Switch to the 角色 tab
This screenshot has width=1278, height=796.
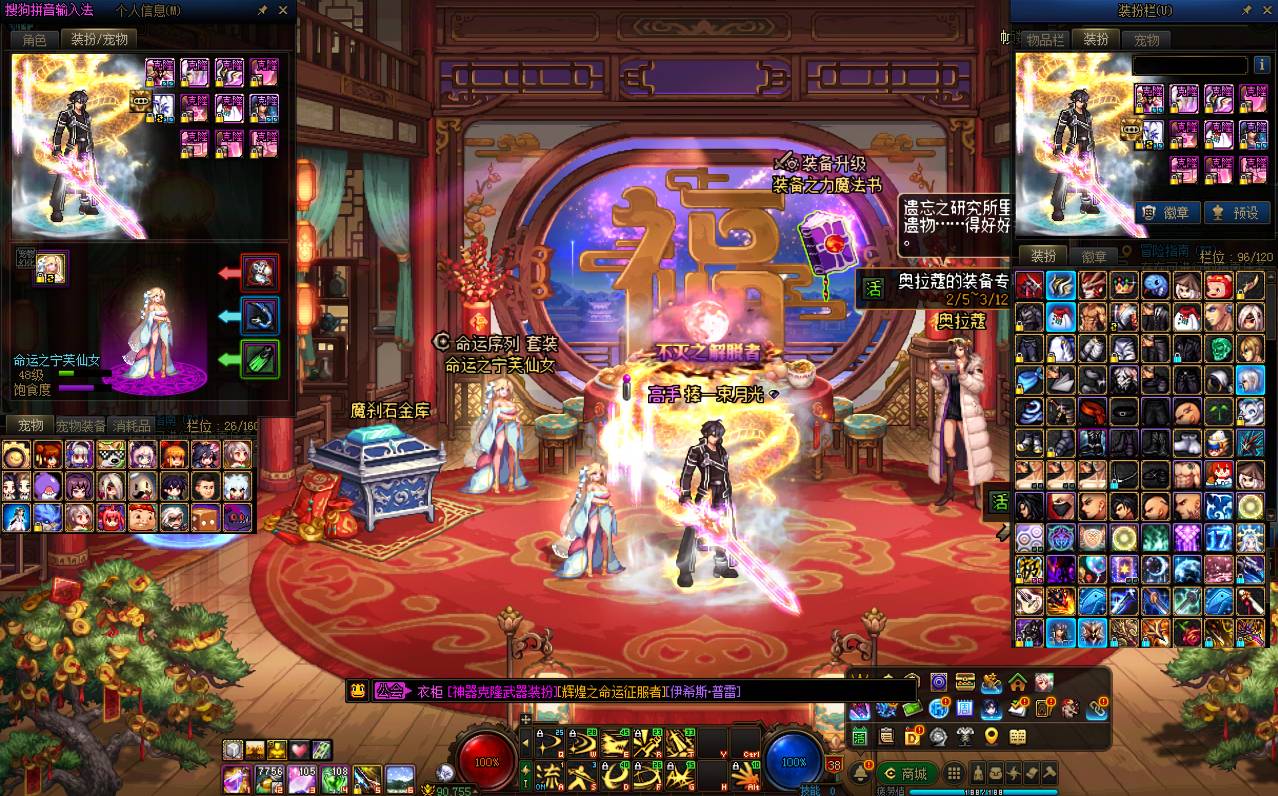(x=34, y=39)
